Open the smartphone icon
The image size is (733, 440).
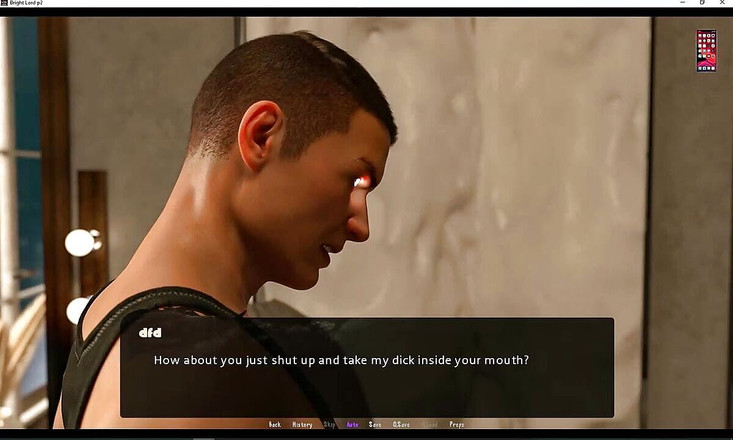click(706, 50)
